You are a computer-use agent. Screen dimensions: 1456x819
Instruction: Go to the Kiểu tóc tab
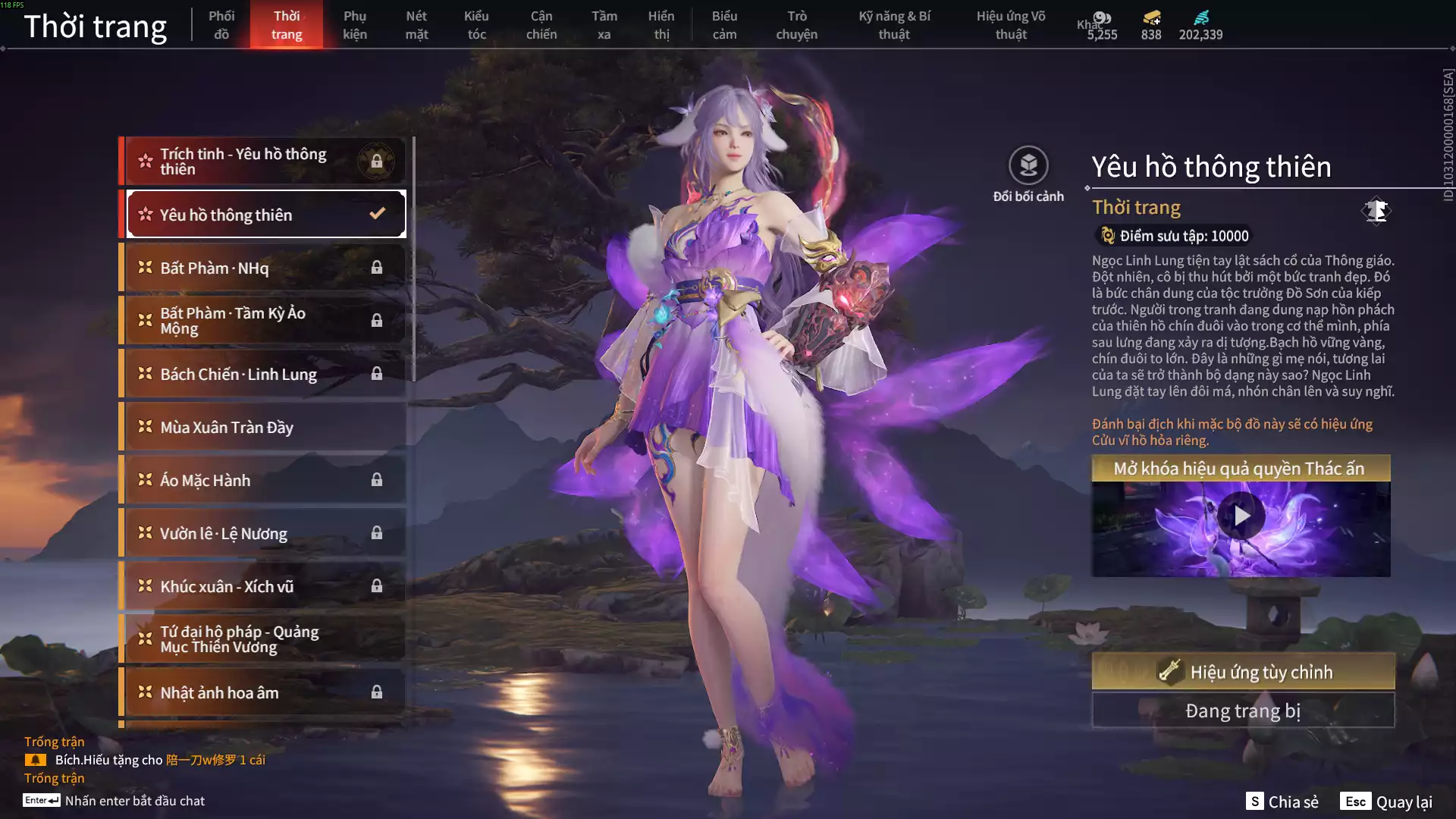(476, 25)
